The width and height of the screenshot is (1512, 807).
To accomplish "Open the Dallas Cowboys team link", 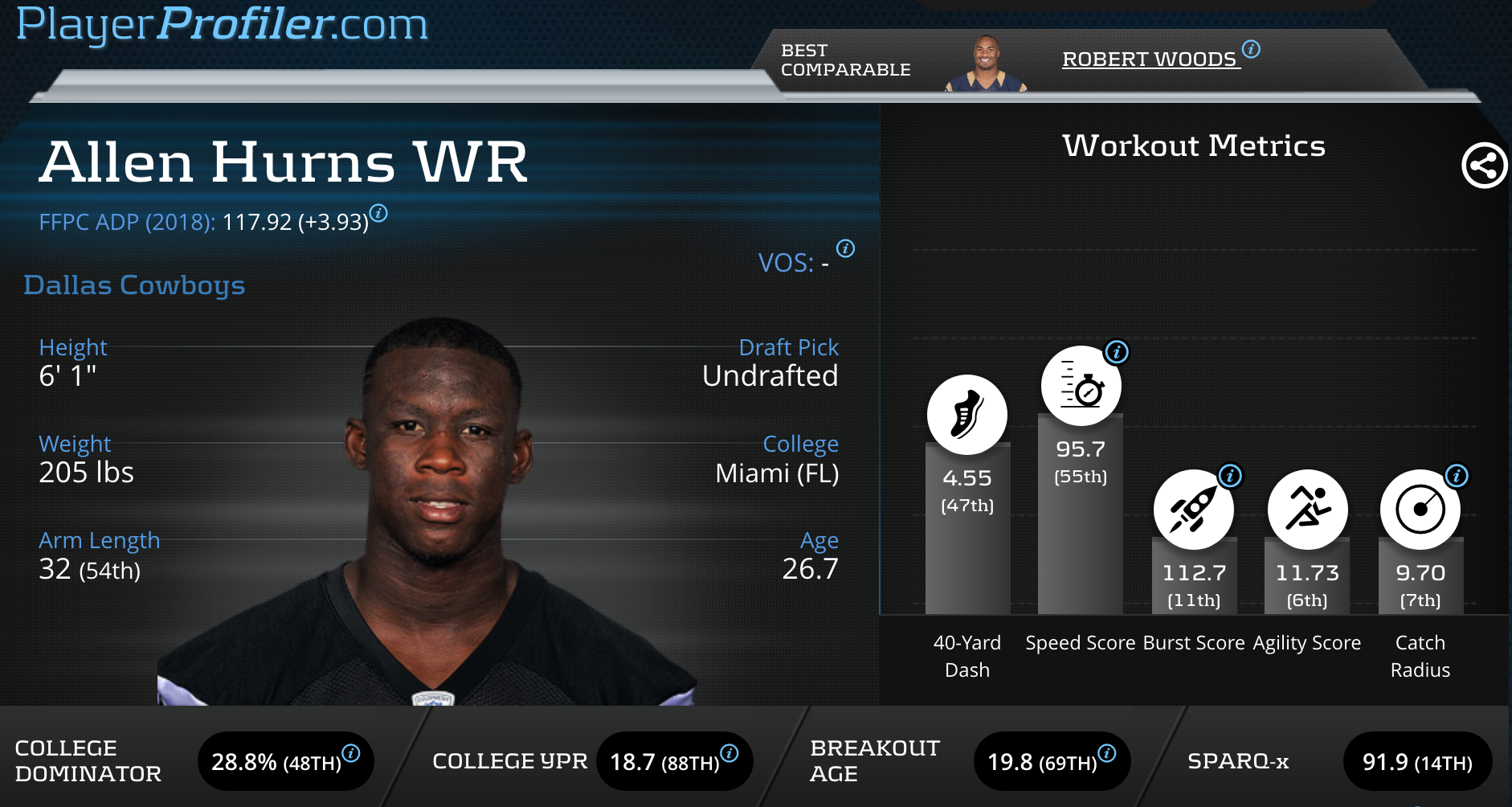I will coord(134,285).
